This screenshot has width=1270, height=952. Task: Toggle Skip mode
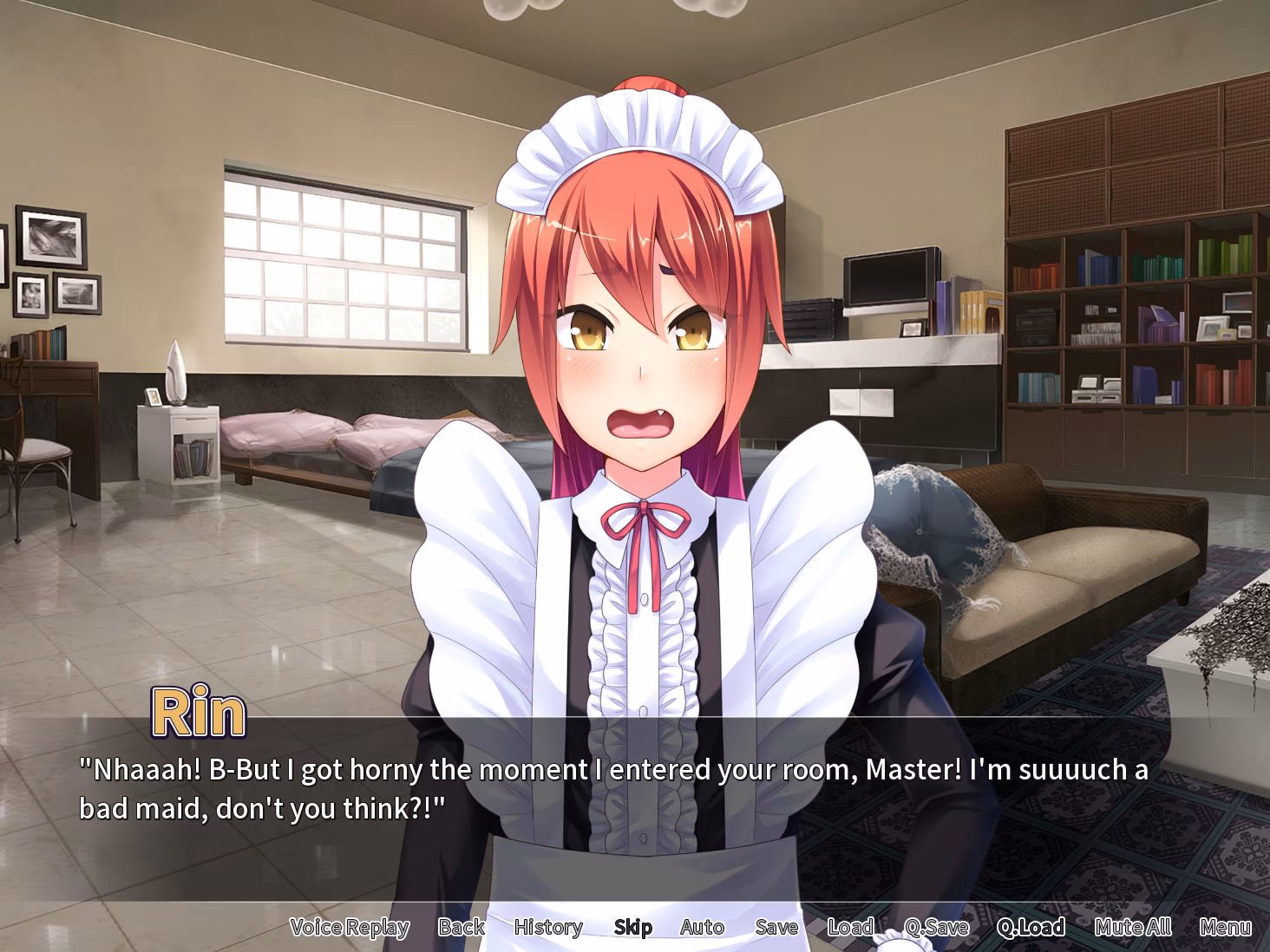[x=632, y=927]
